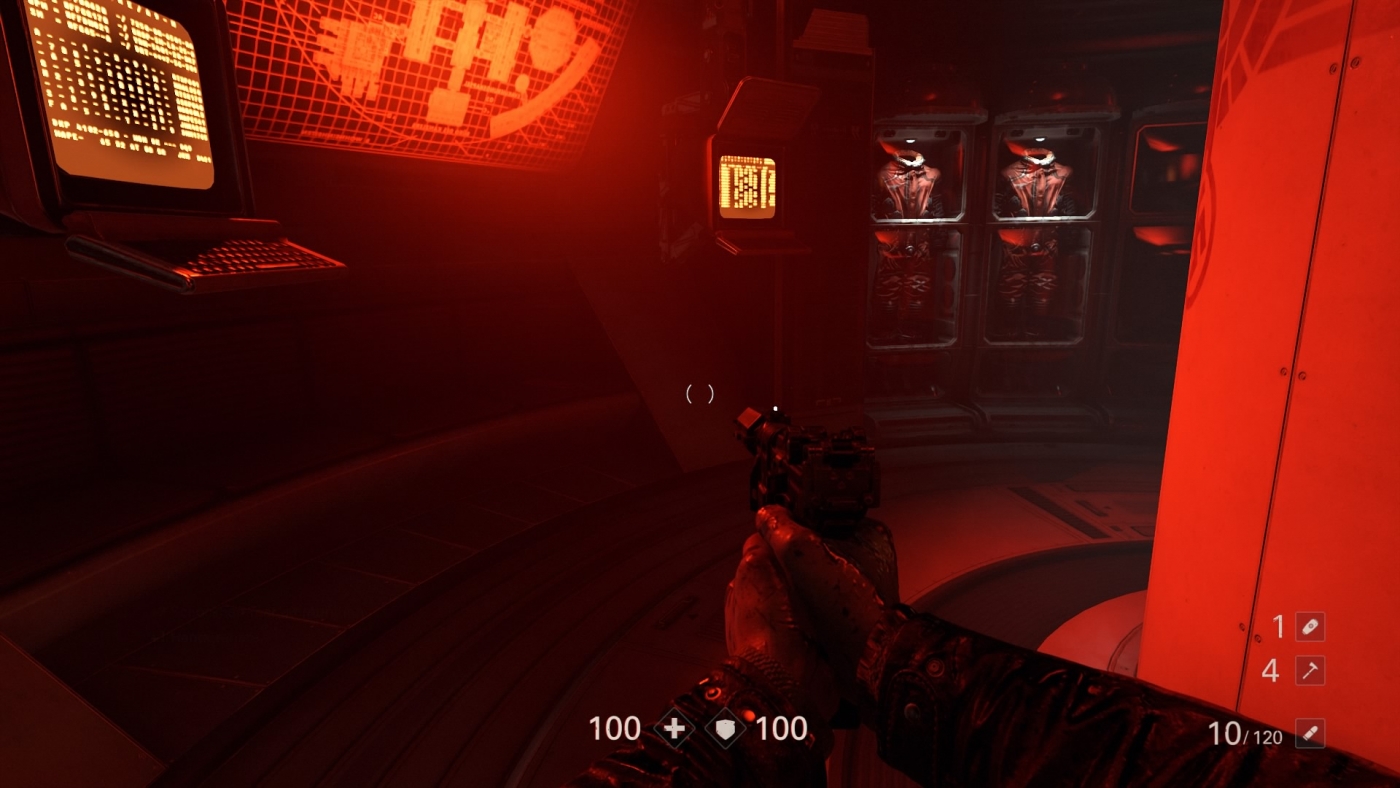Click the armor shield icon
The image size is (1400, 788).
click(x=727, y=729)
